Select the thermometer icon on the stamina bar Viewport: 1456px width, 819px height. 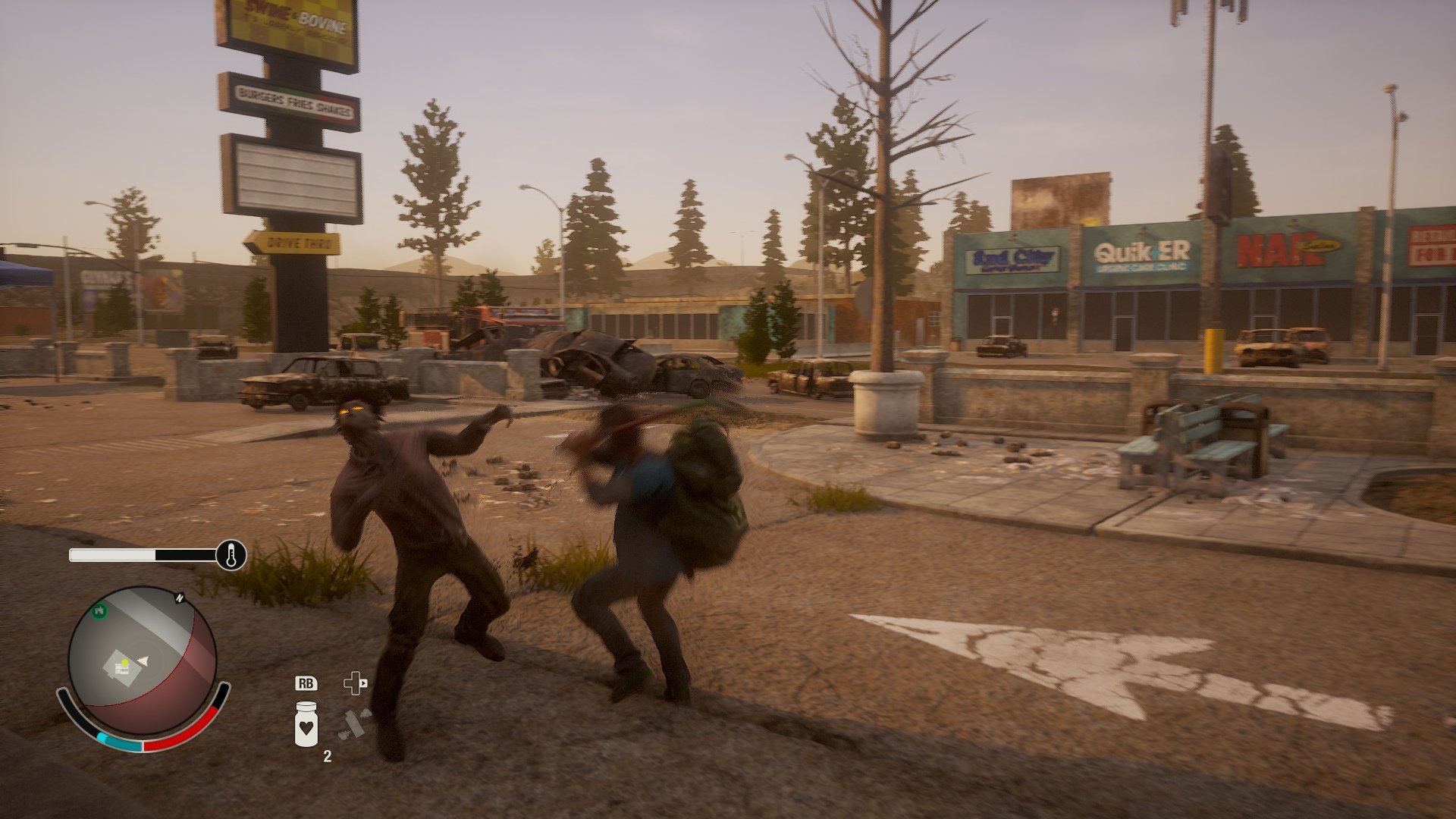click(230, 555)
